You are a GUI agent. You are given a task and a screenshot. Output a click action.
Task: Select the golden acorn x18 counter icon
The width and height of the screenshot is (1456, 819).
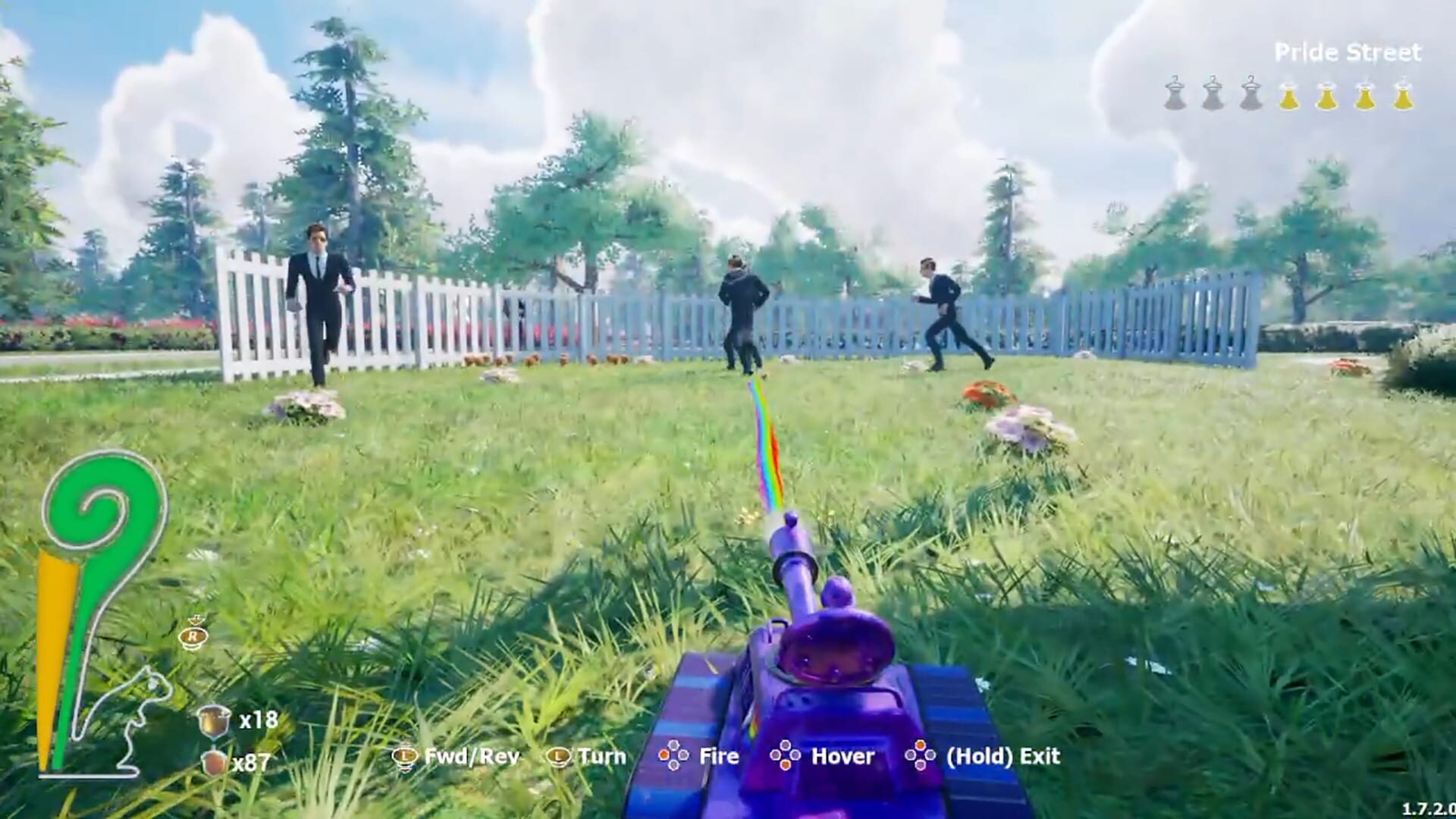[x=213, y=723]
